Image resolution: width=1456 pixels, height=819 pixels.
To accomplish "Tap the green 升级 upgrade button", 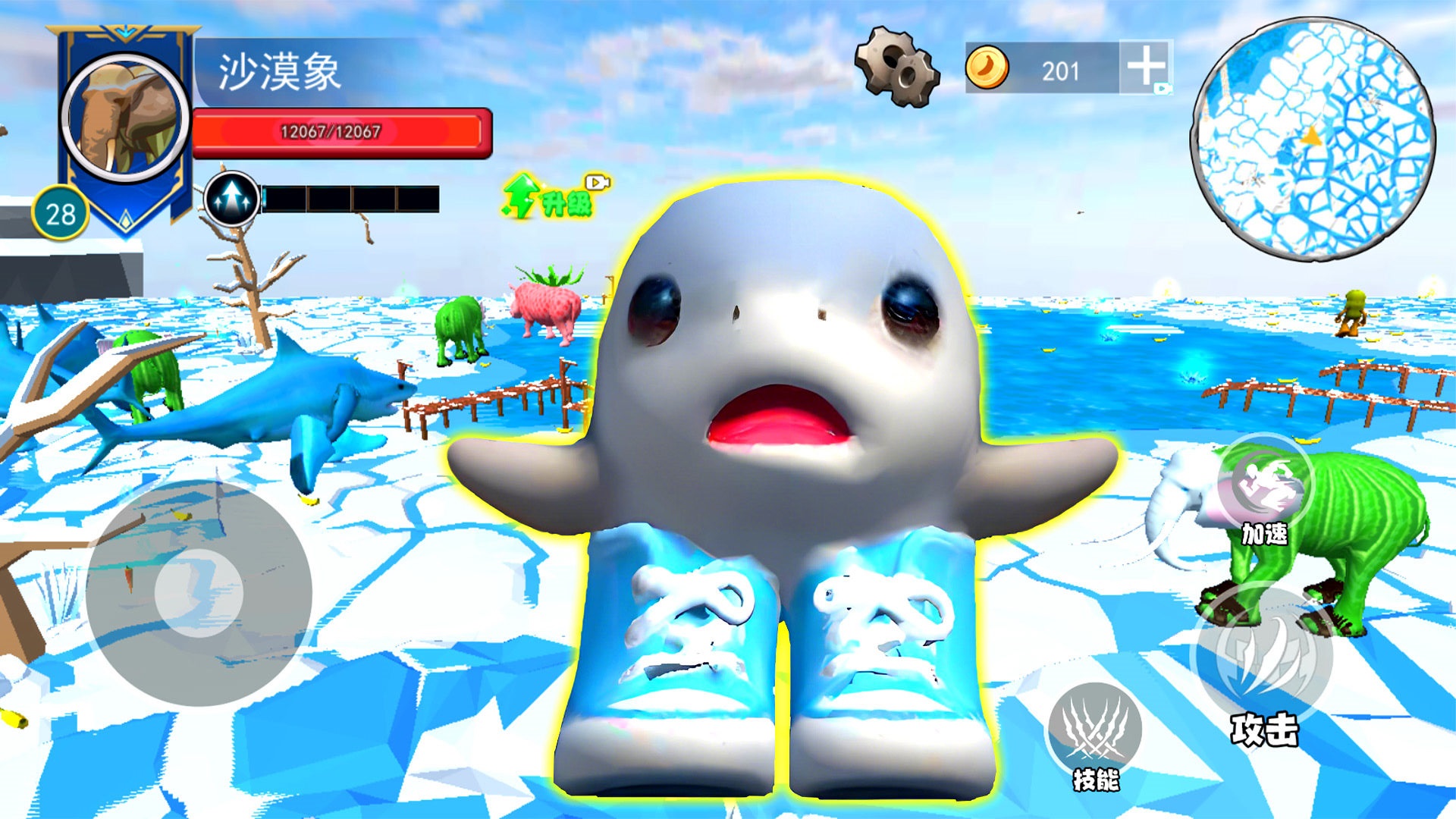I will coord(554,197).
